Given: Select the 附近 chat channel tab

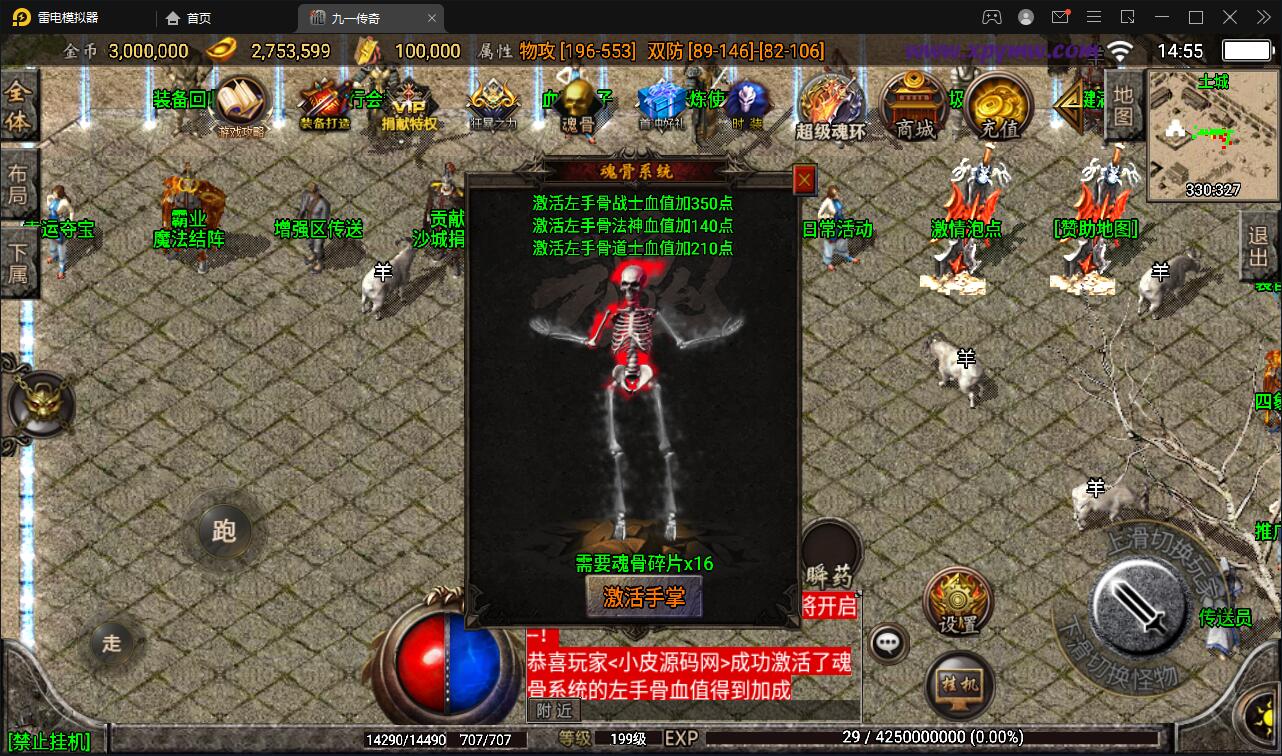Looking at the screenshot, I should pyautogui.click(x=553, y=711).
